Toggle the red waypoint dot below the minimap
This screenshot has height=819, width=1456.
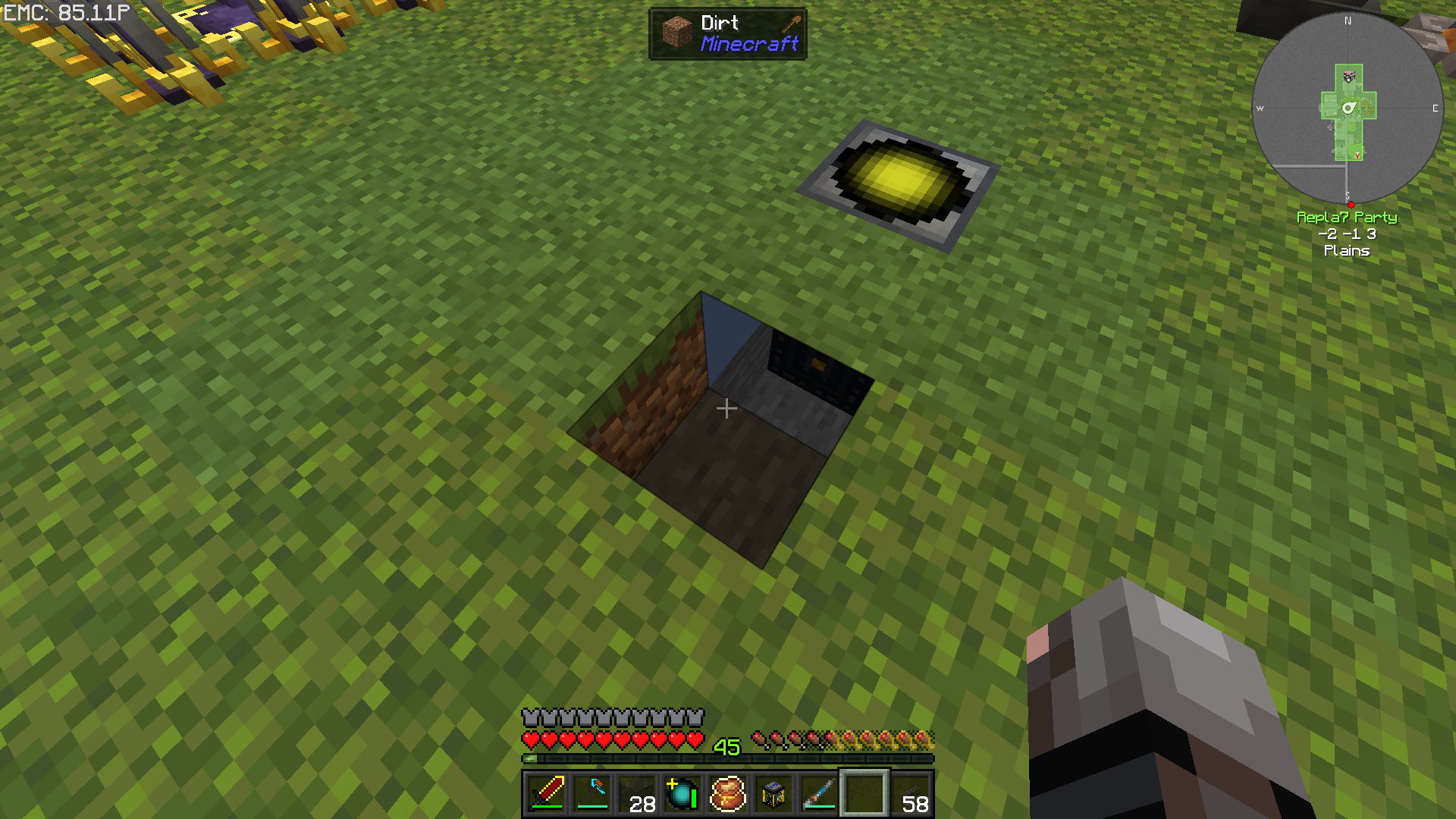point(1351,203)
